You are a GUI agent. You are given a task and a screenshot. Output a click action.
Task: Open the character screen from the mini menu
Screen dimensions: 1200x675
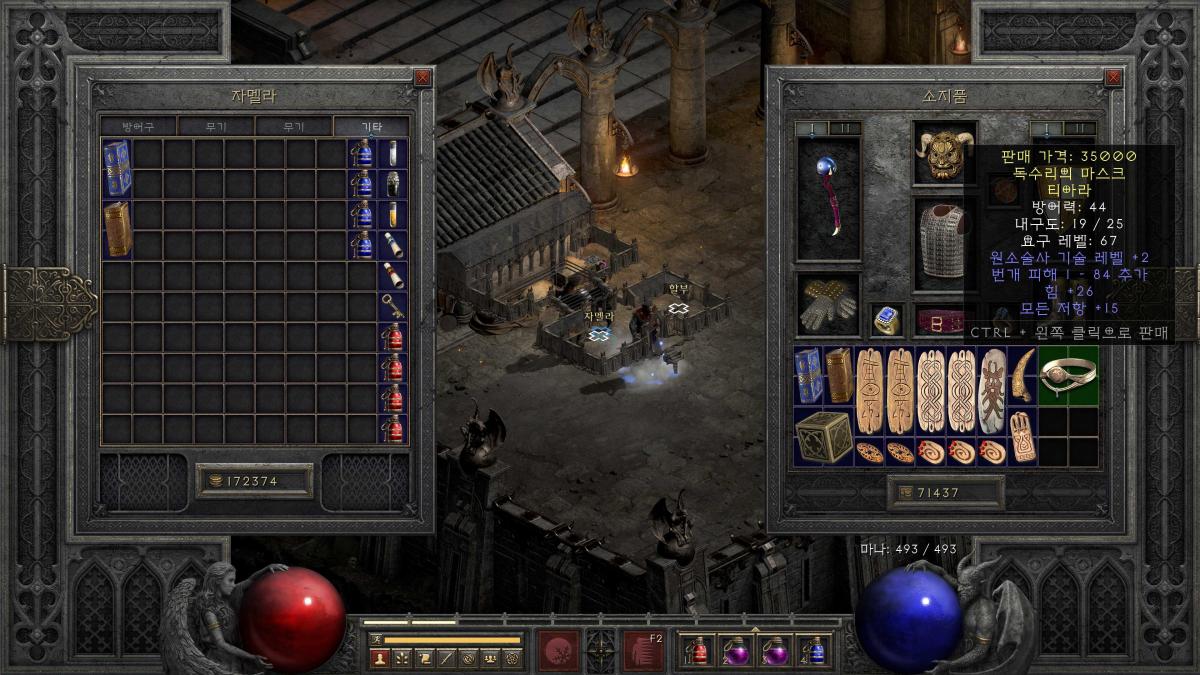tap(379, 658)
